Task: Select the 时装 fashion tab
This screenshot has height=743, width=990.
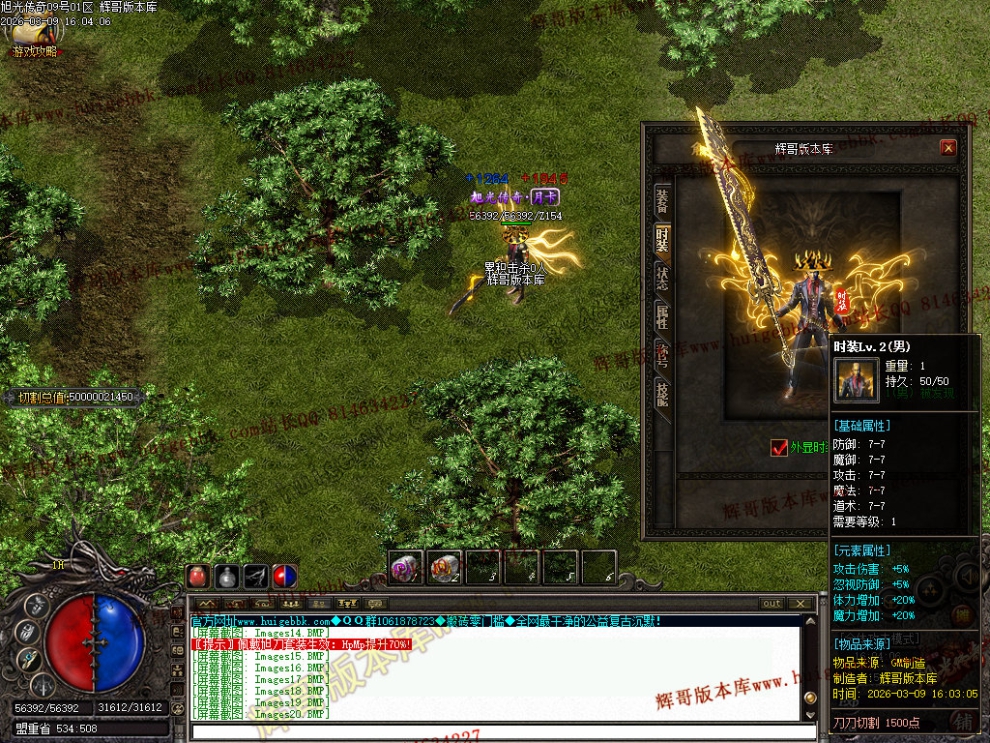Action: pos(662,239)
